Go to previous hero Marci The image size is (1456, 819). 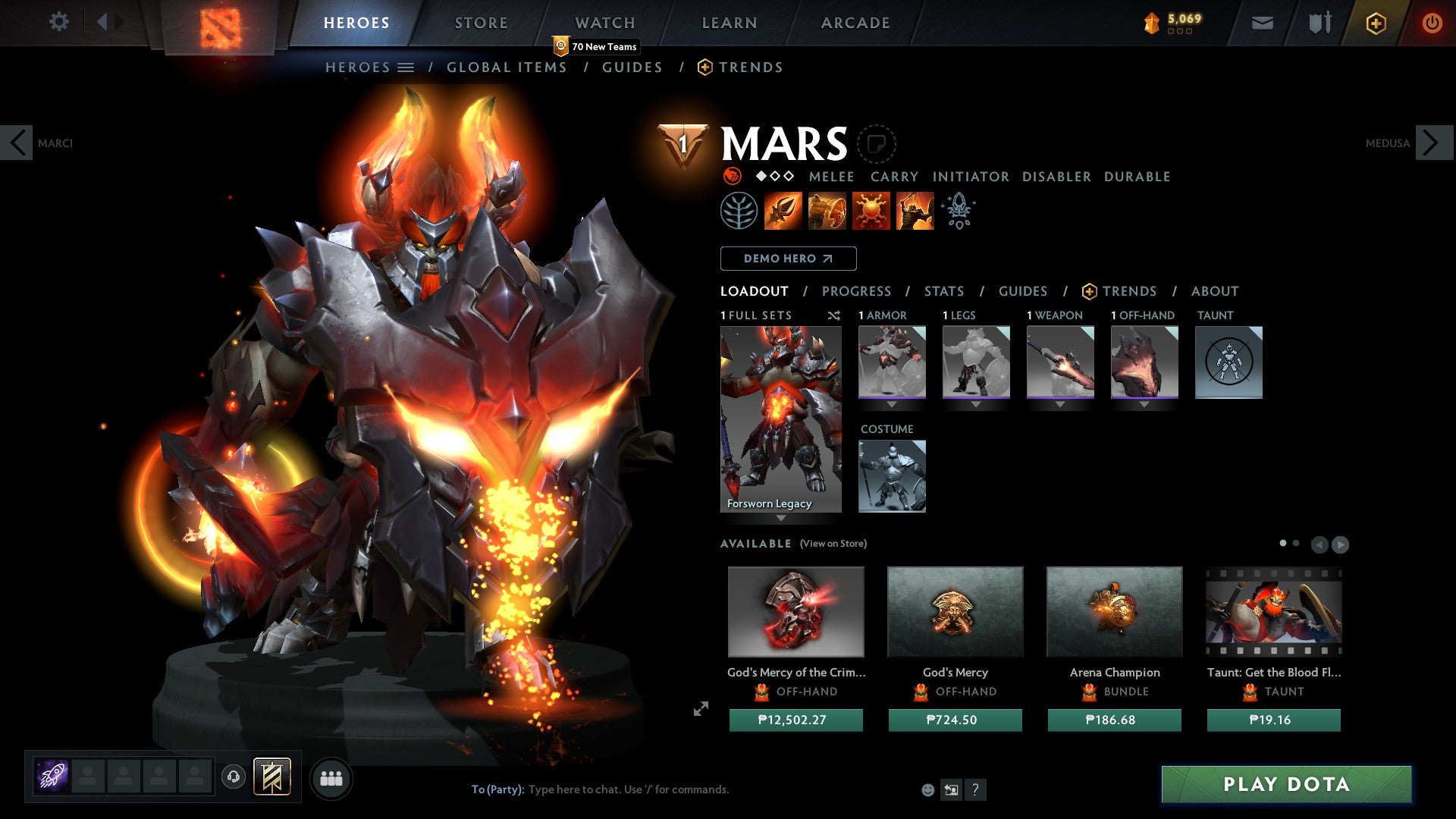pyautogui.click(x=17, y=143)
